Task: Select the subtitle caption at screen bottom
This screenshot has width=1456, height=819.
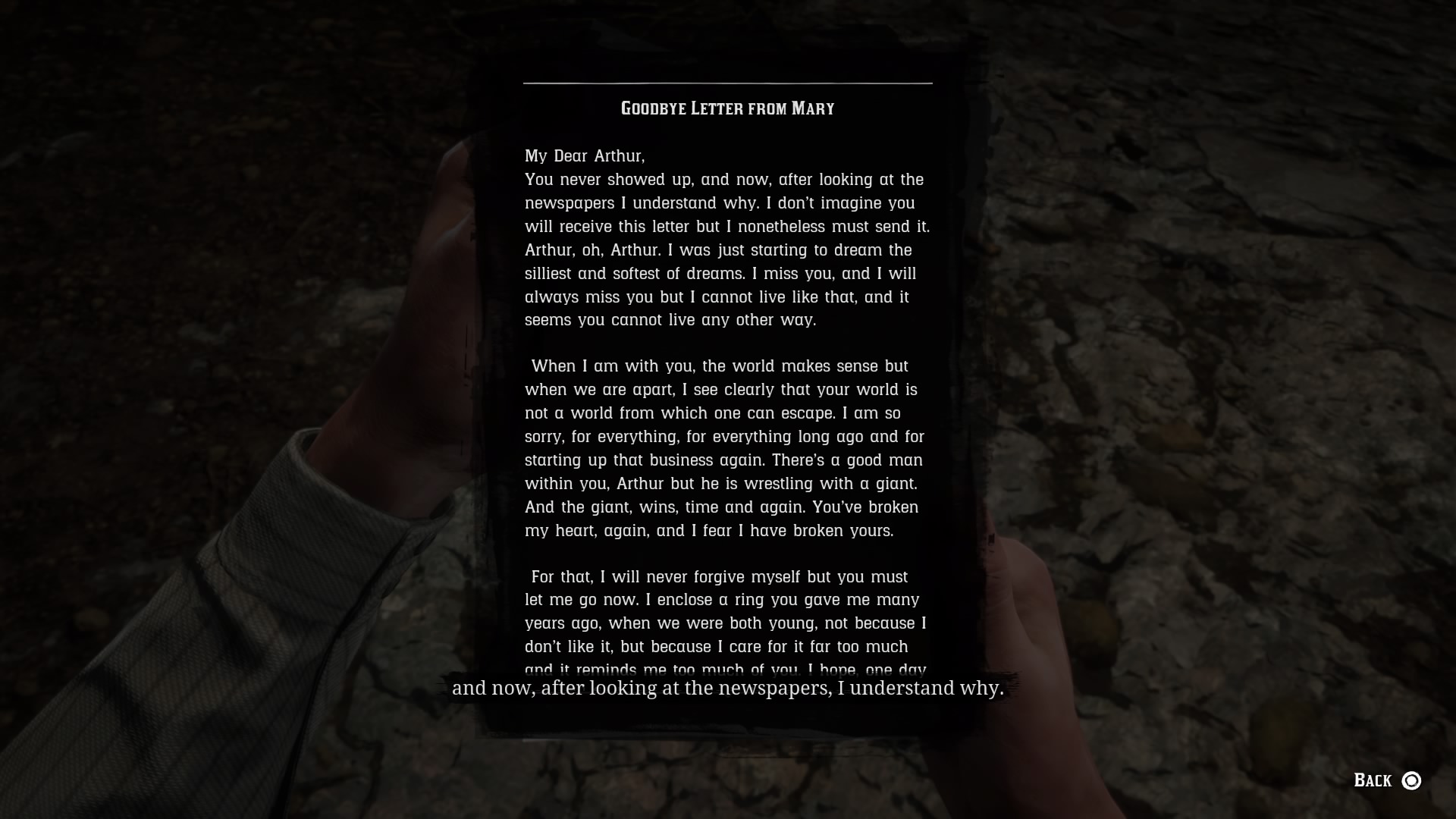Action: coord(728,689)
